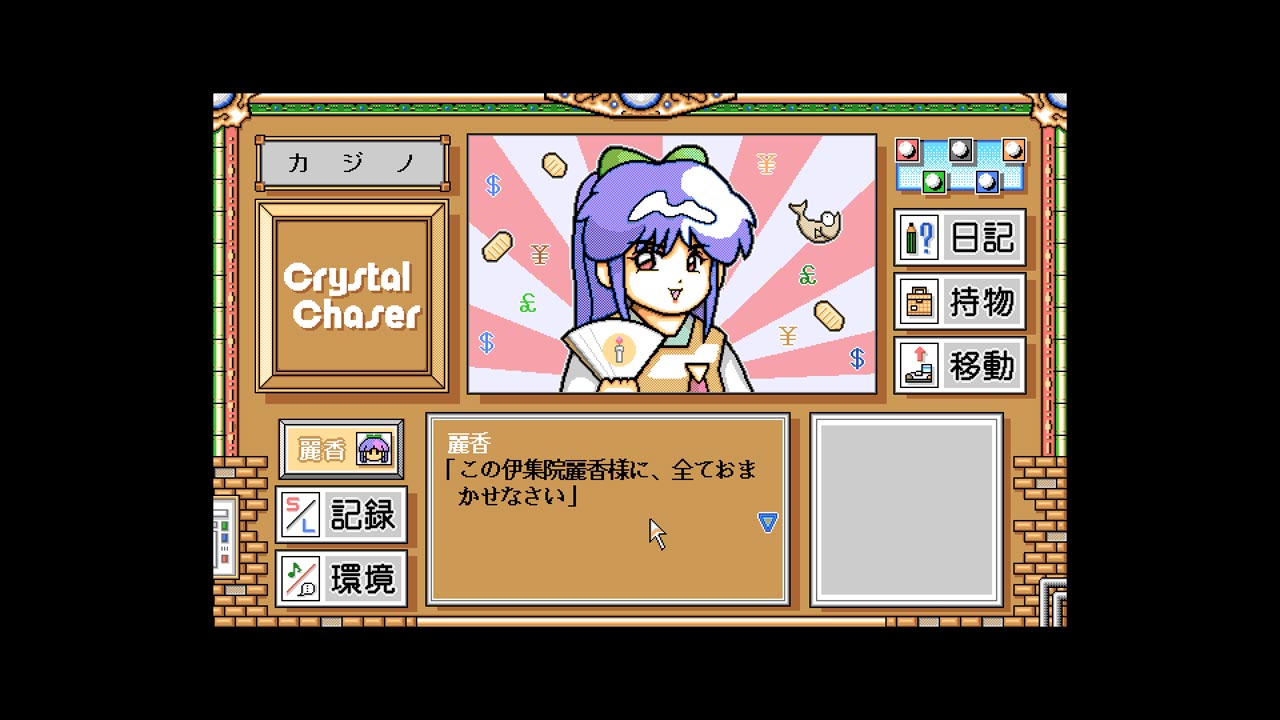Click the empty panel below 移動
The width and height of the screenshot is (1280, 720).
click(x=908, y=510)
